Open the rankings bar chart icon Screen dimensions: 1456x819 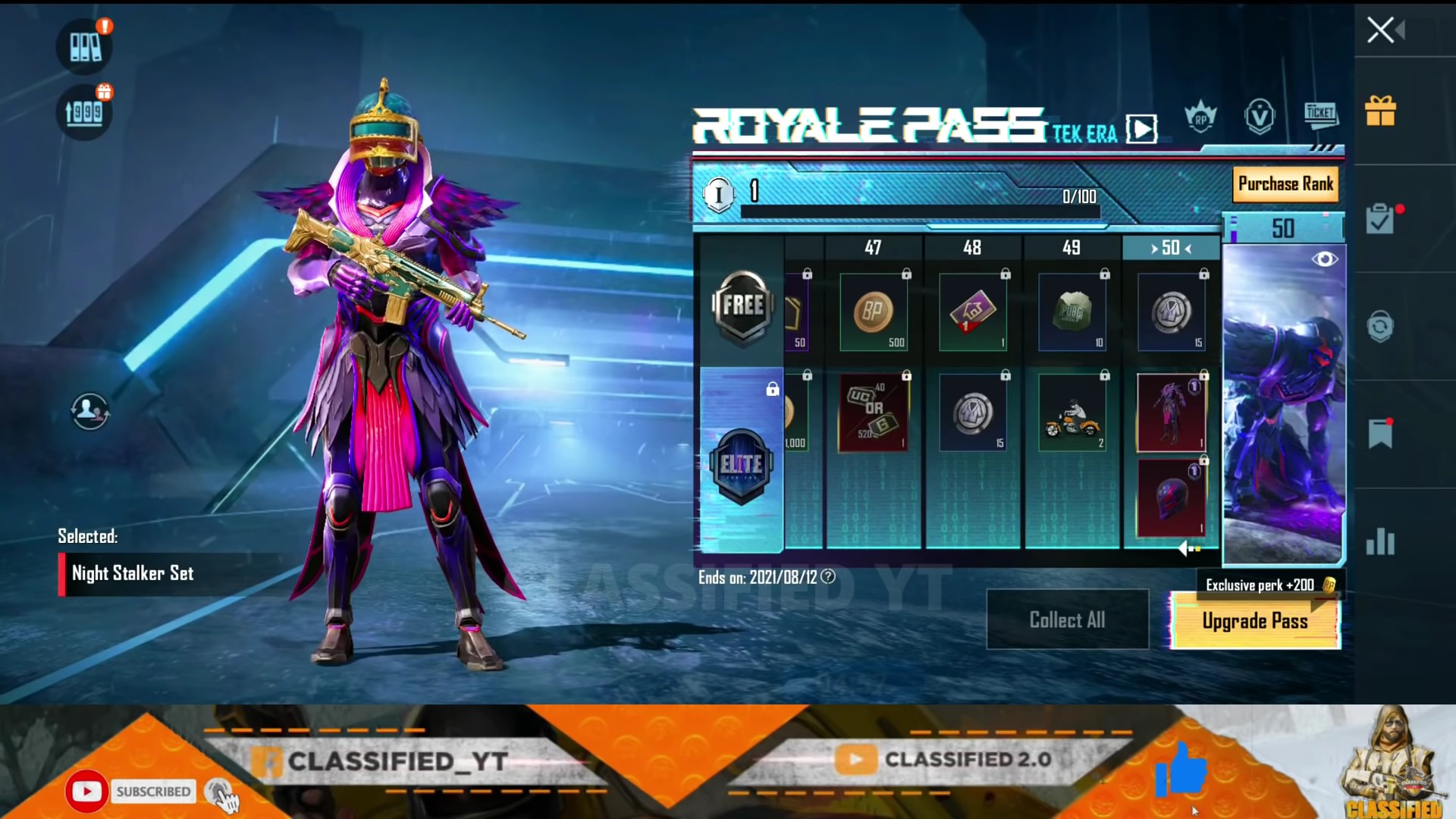(x=1380, y=542)
